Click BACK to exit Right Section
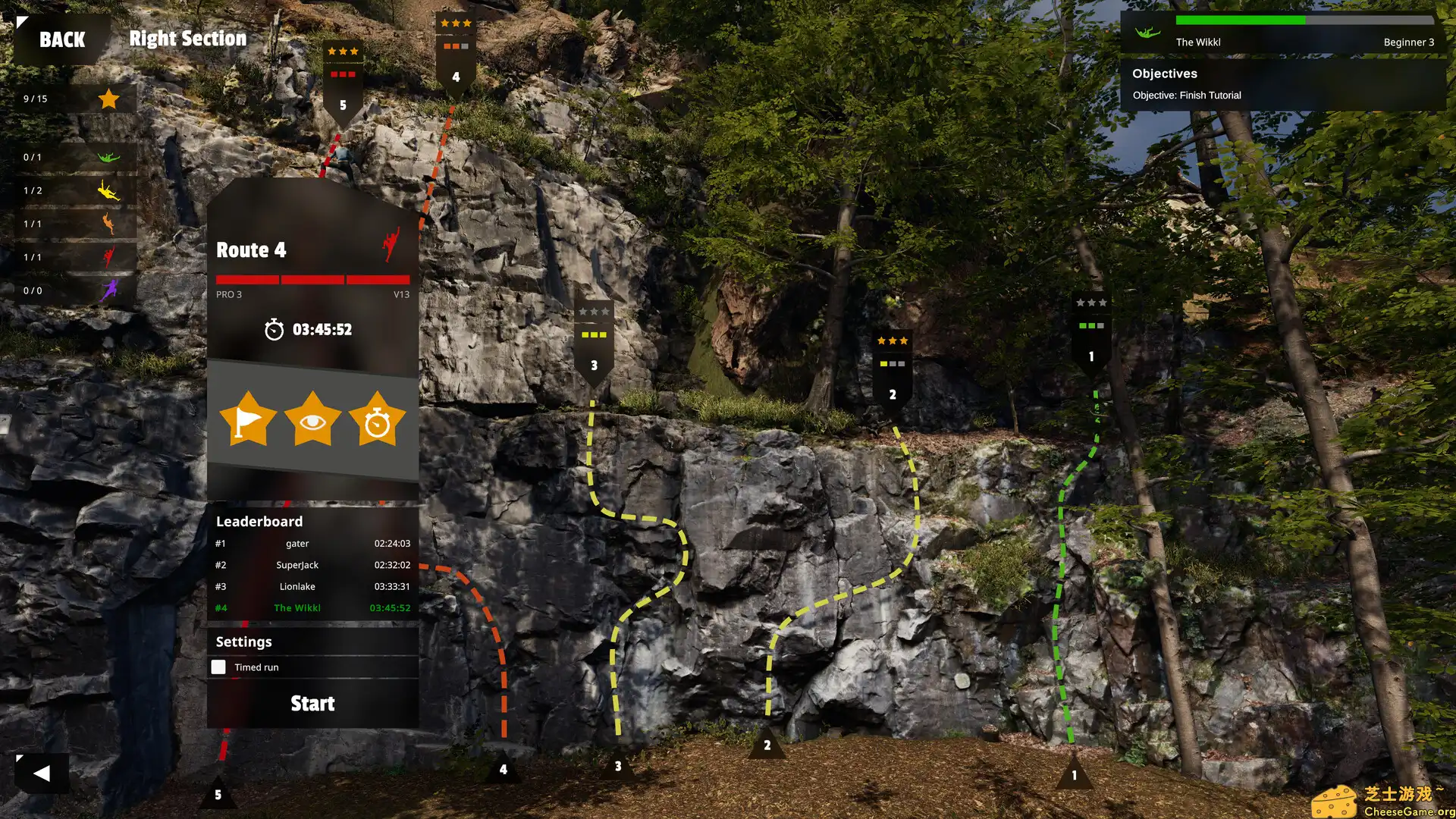 tap(64, 38)
